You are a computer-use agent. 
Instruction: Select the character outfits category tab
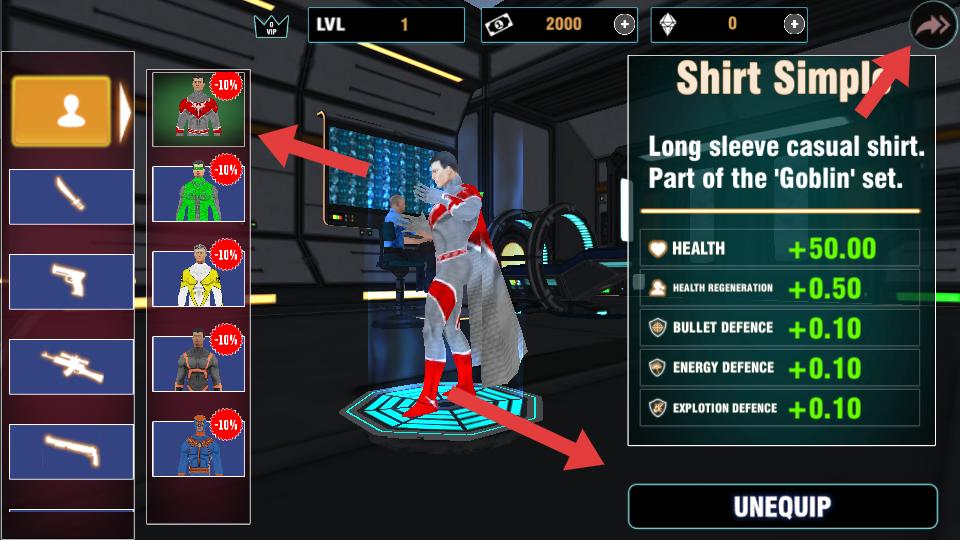pos(61,112)
